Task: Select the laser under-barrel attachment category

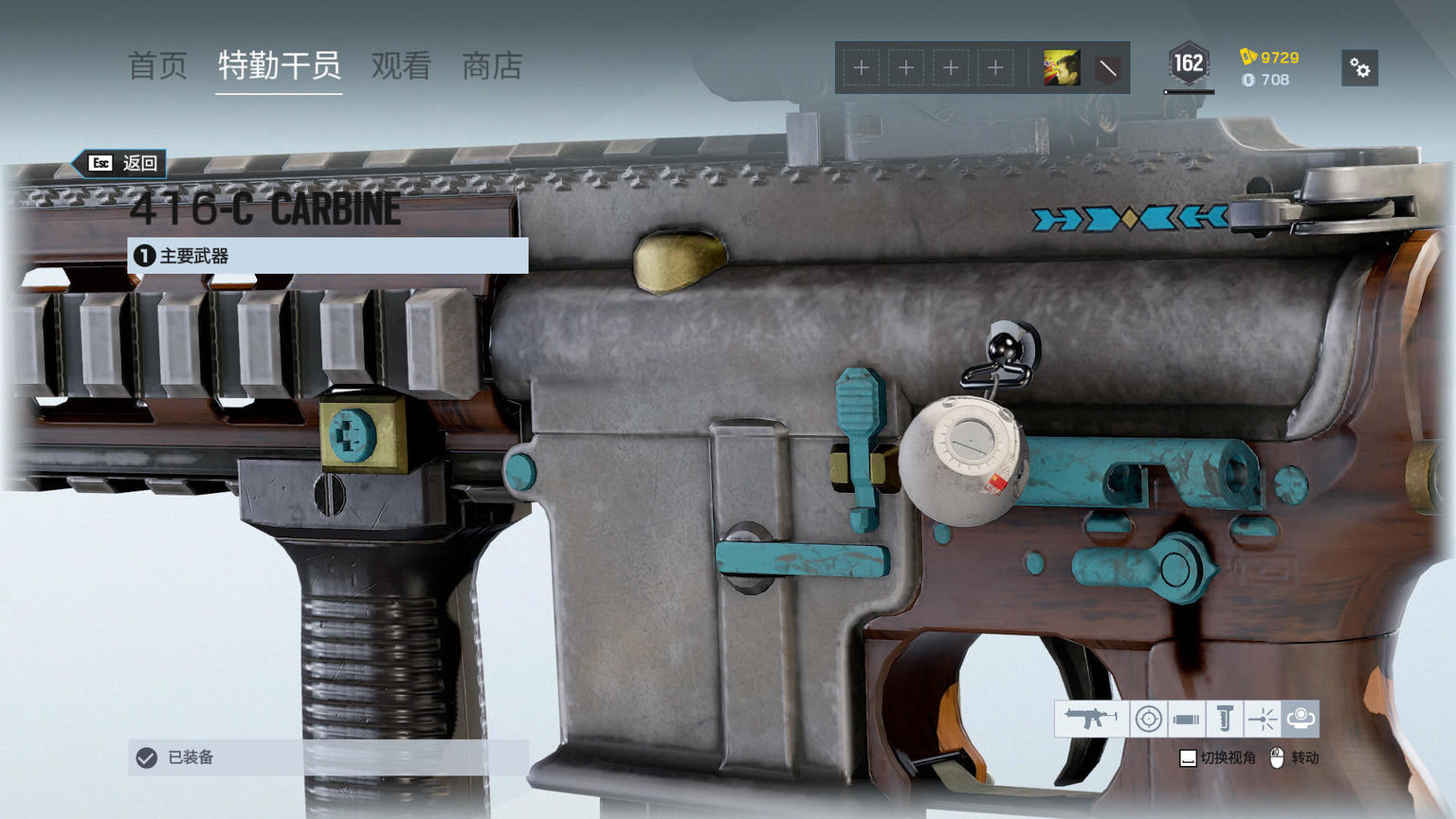Action: 1262,719
